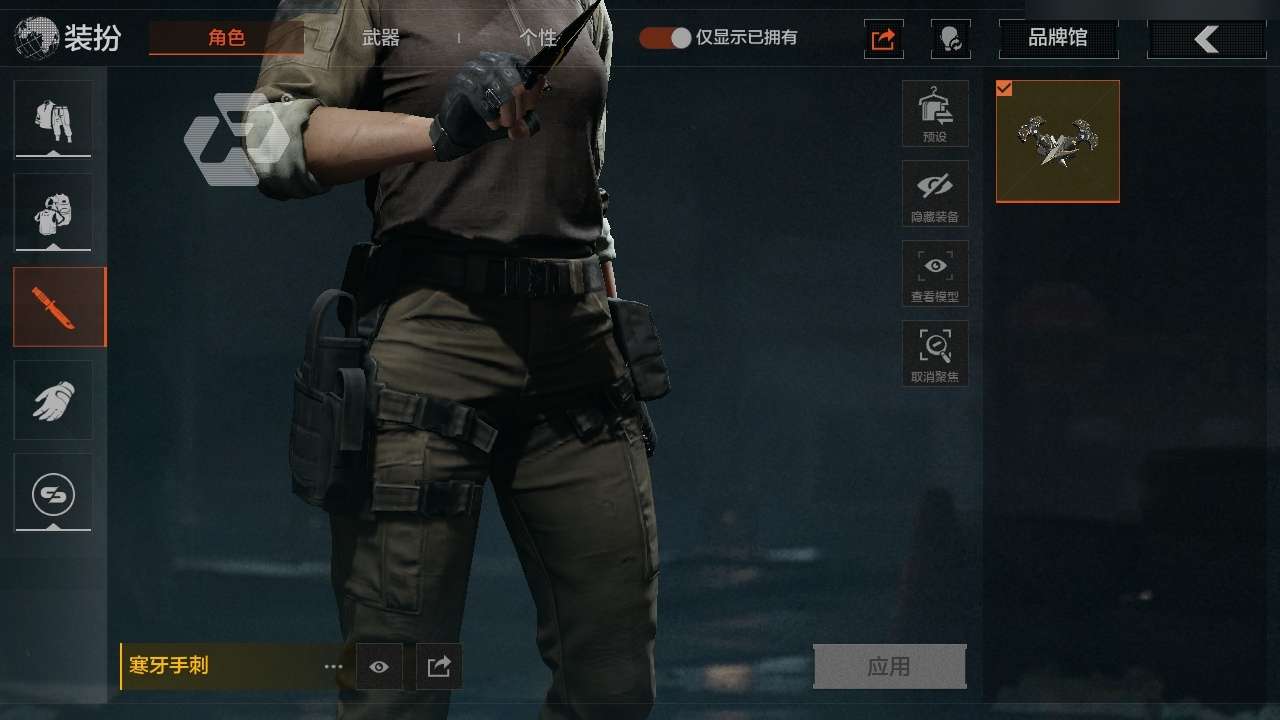Select the knife melee category
1280x720 pixels.
point(58,306)
